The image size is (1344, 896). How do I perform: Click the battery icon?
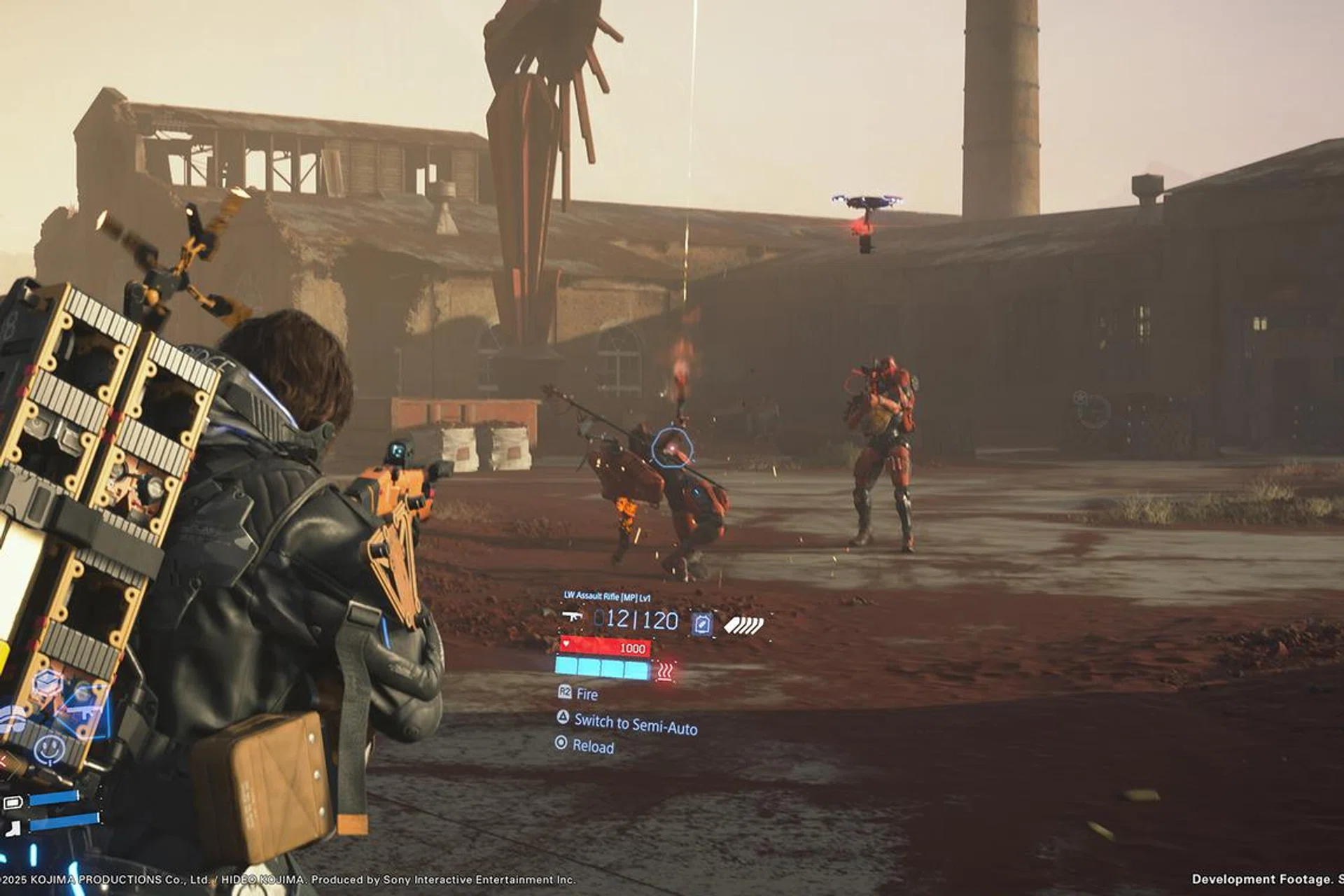point(13,802)
